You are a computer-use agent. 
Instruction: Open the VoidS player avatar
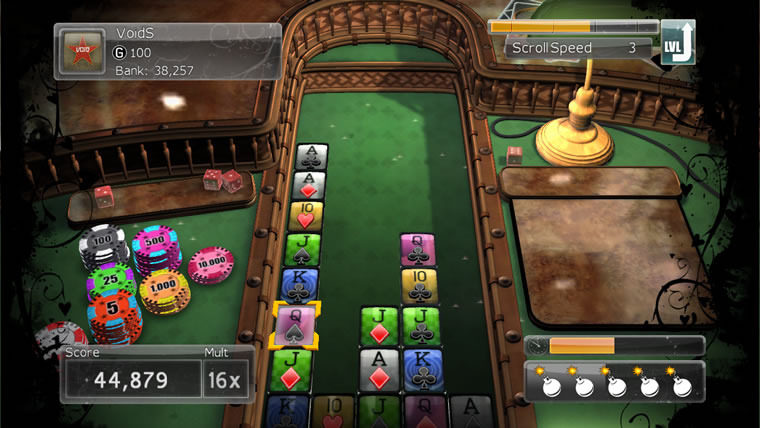click(79, 53)
